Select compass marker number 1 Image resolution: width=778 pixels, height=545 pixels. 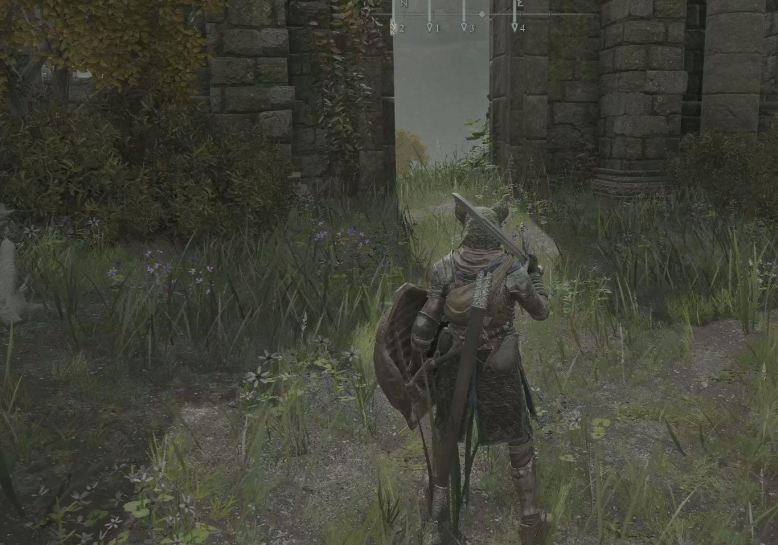430,27
